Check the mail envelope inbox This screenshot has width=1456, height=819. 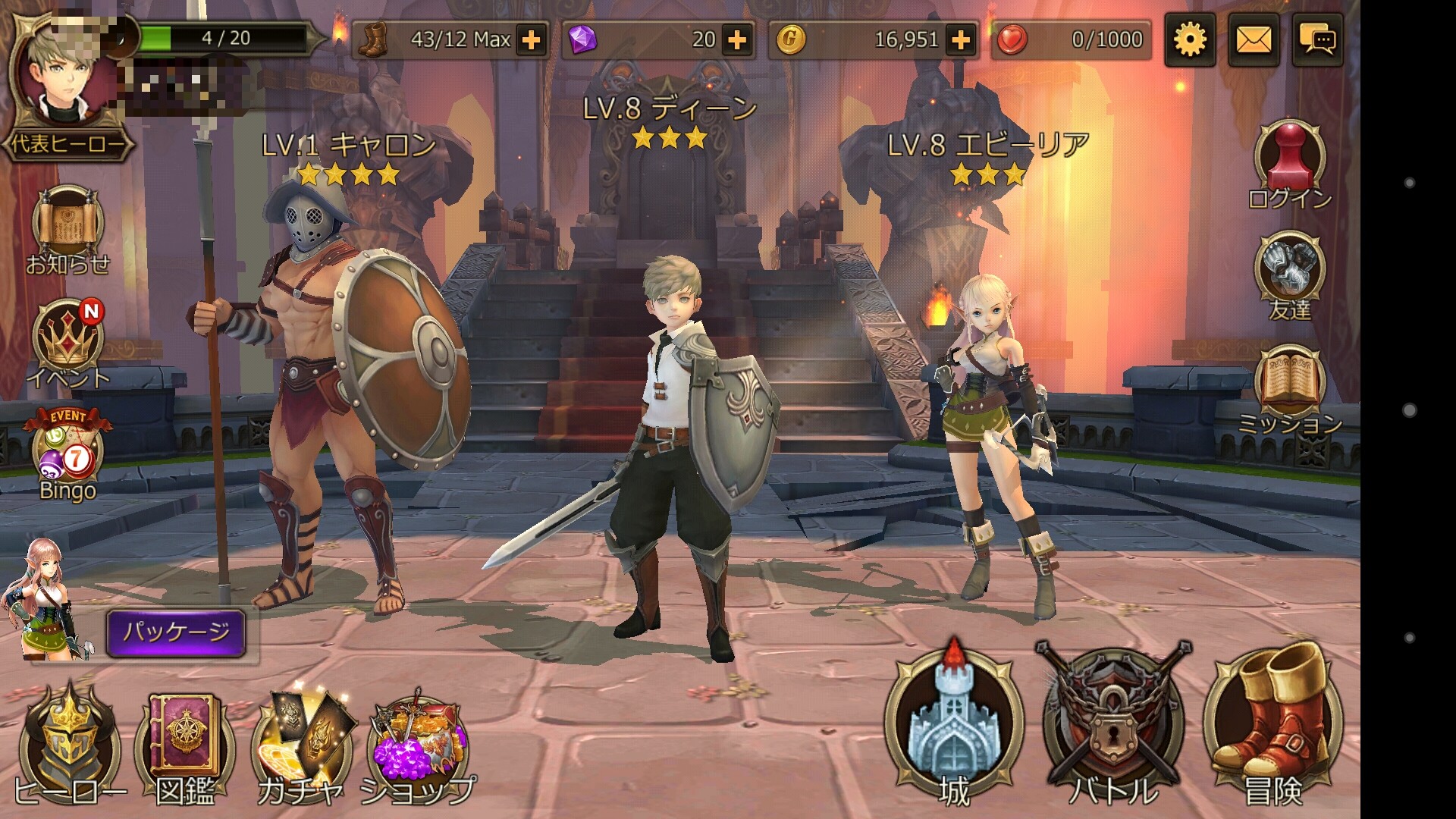tap(1254, 39)
